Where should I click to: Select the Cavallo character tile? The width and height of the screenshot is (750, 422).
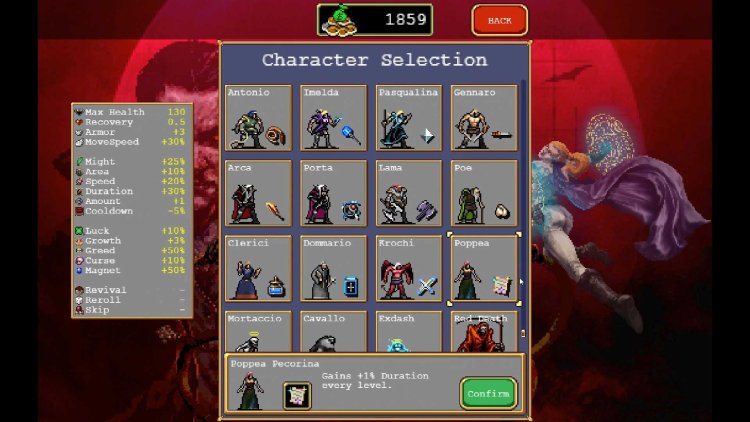[334, 332]
